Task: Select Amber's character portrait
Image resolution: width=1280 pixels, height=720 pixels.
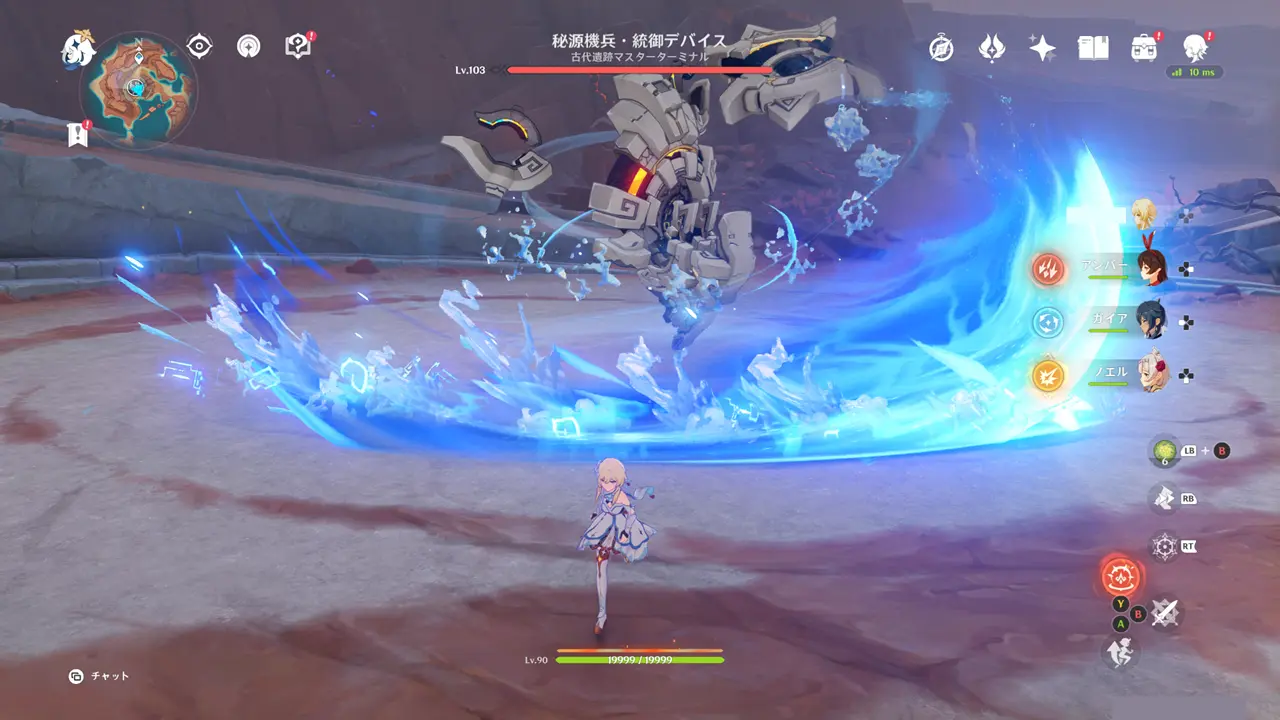Action: (x=1152, y=267)
